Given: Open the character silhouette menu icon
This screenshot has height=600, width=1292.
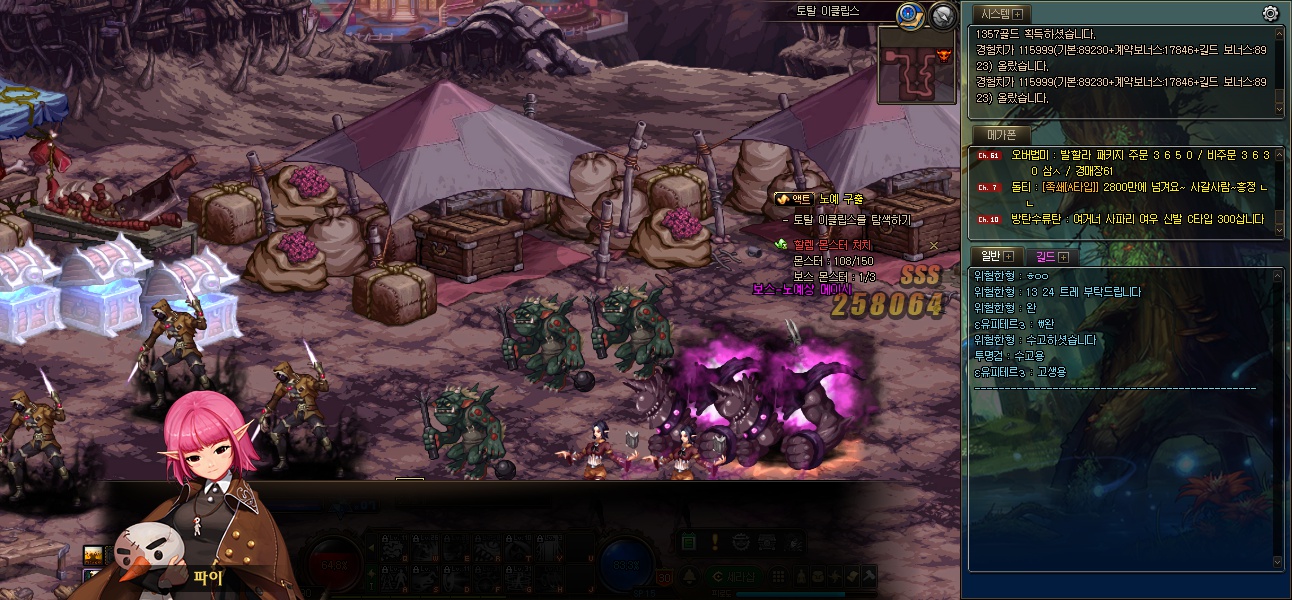Looking at the screenshot, I should pyautogui.click(x=800, y=577).
